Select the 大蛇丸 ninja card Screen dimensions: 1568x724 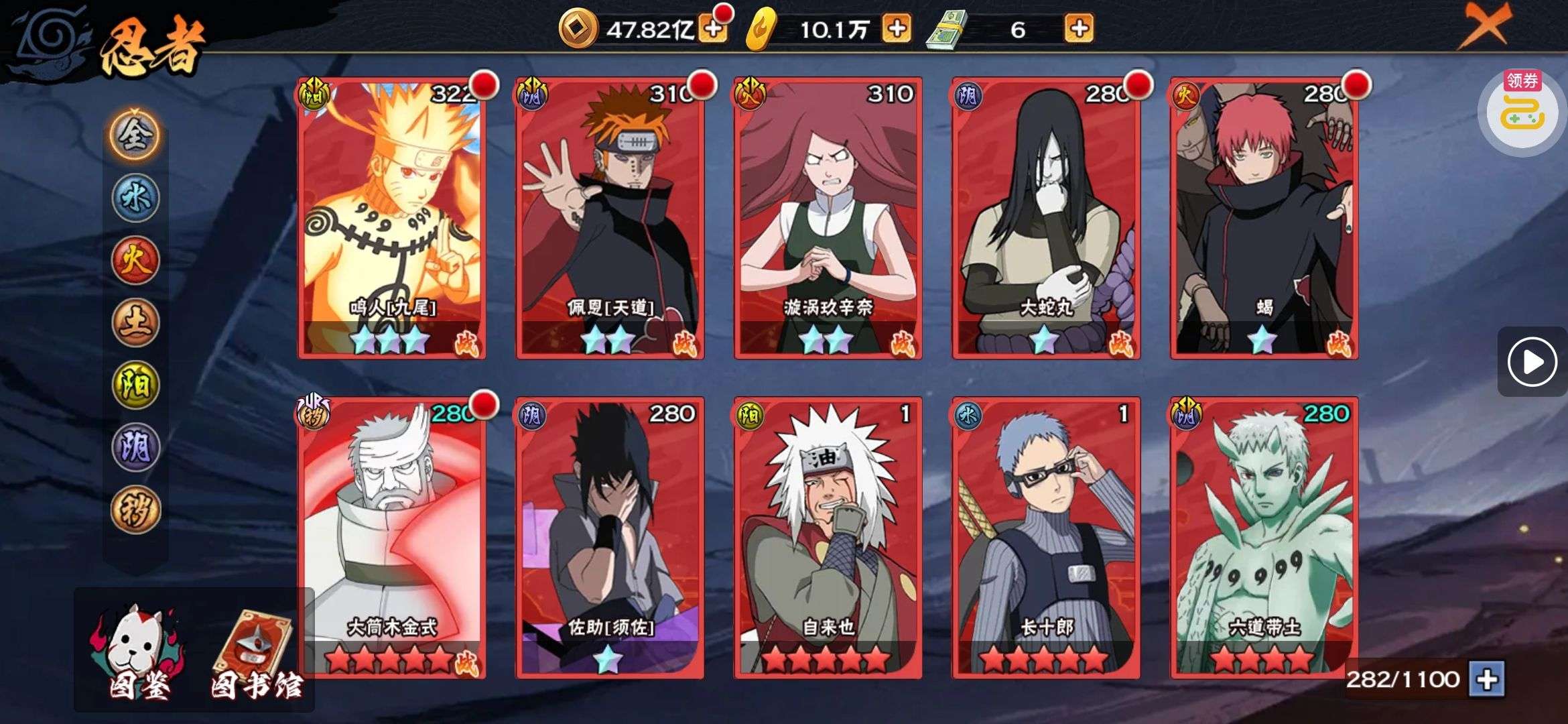click(x=1046, y=218)
